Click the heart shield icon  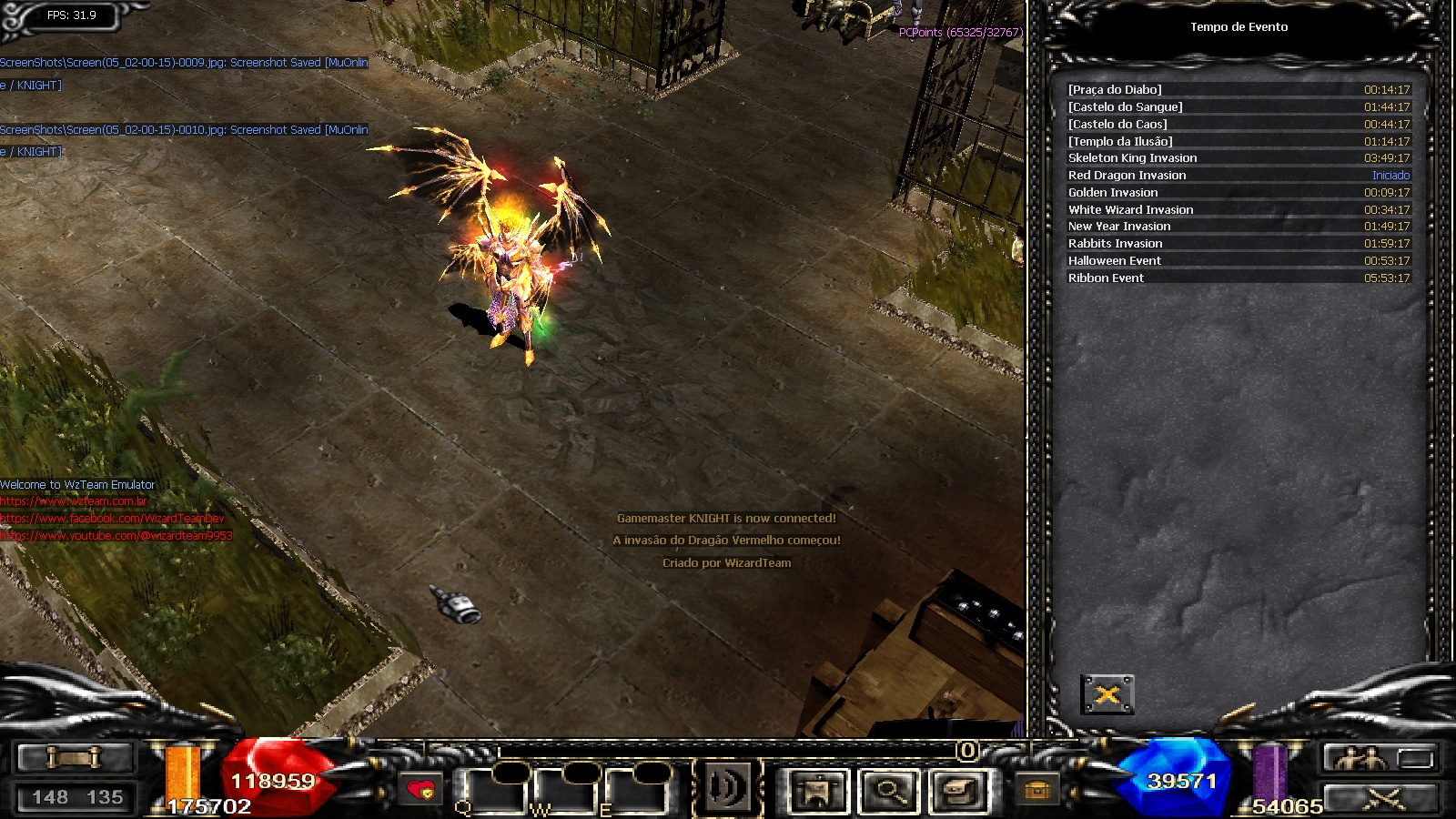click(420, 790)
